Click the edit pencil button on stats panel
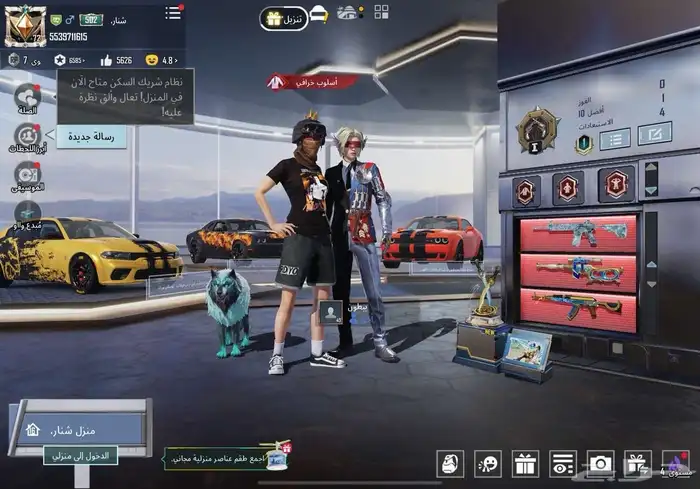The height and width of the screenshot is (489, 700). (x=654, y=134)
